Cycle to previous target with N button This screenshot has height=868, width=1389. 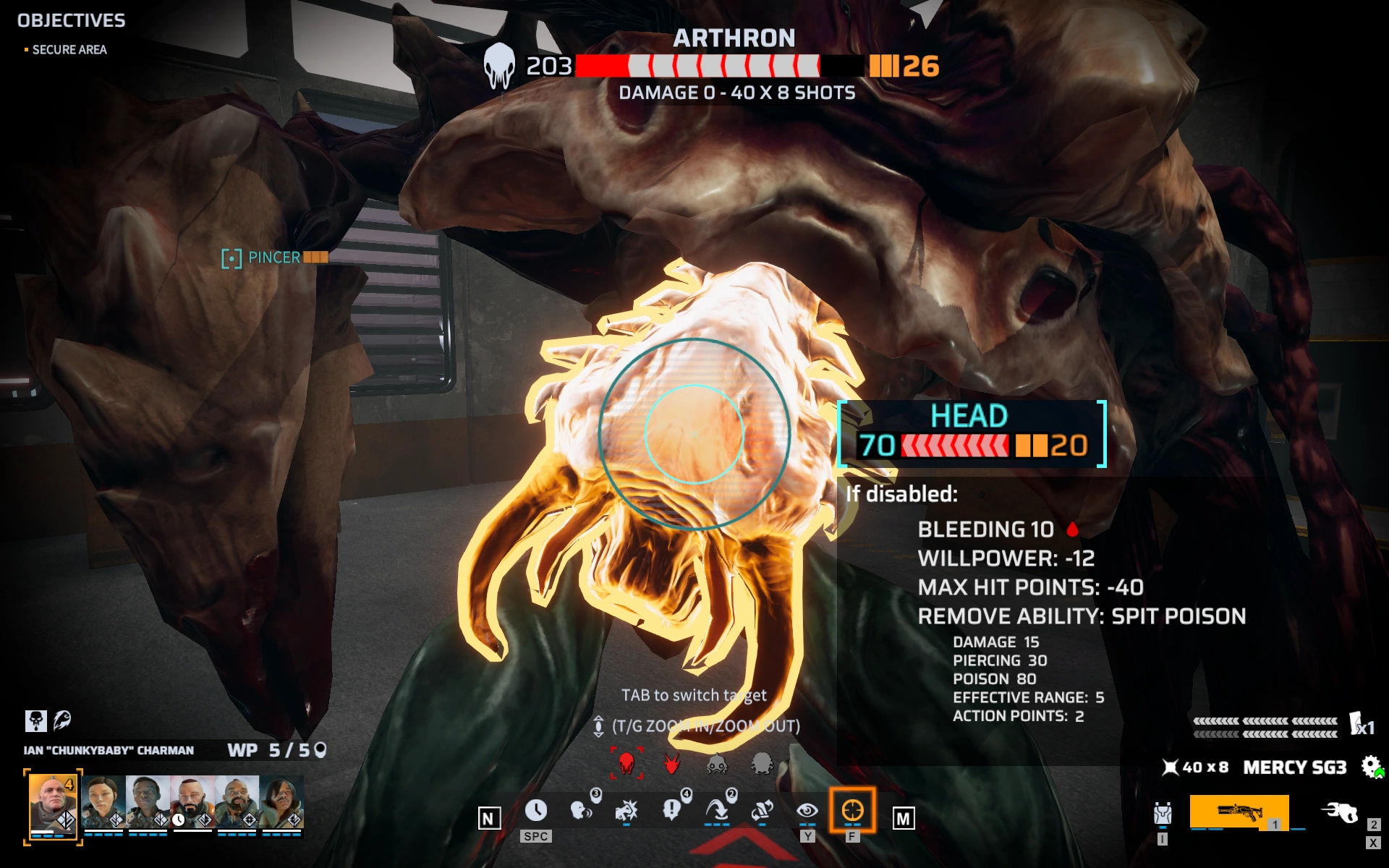(489, 818)
